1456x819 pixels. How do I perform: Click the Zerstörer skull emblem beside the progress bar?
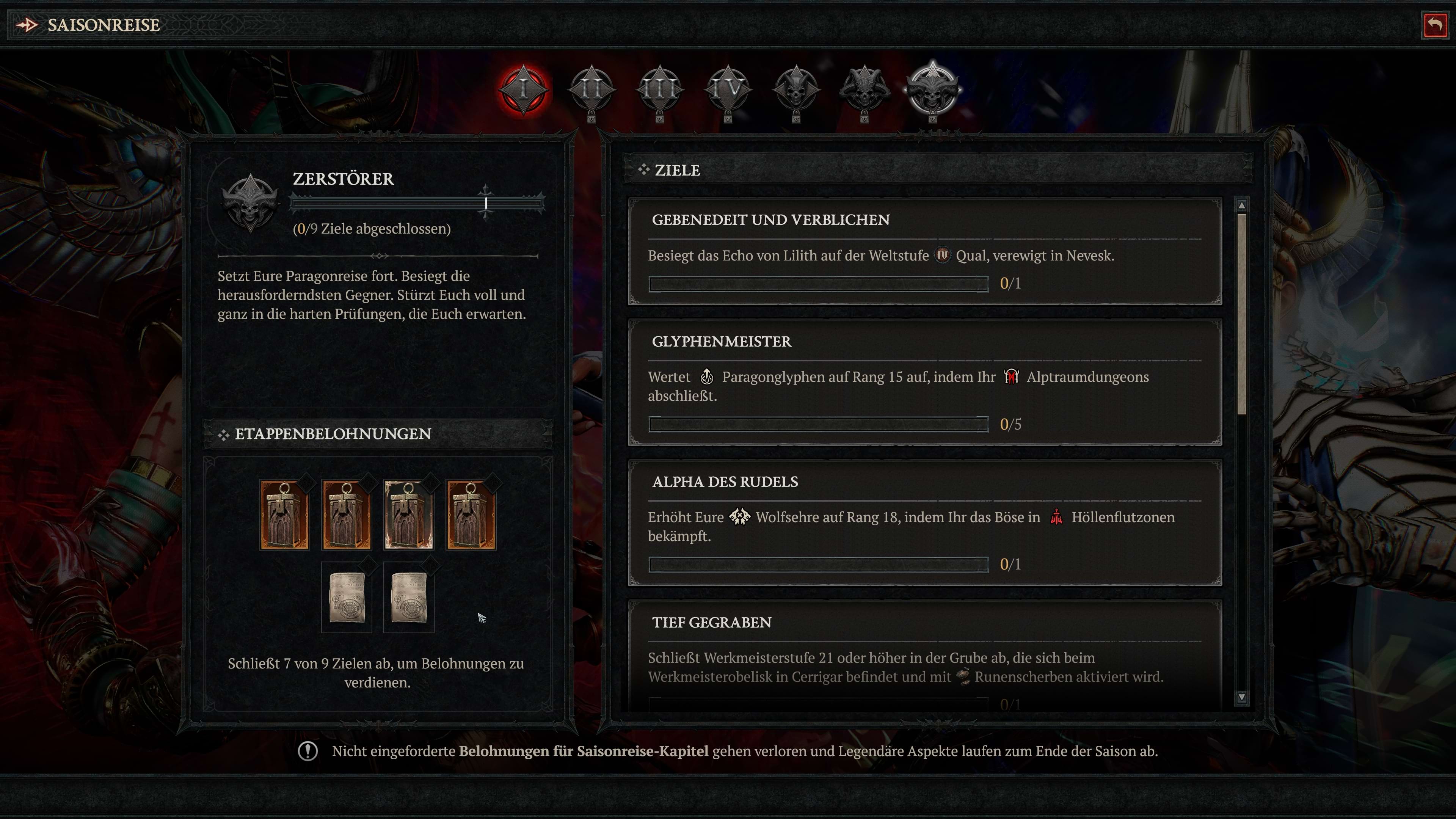(x=250, y=203)
